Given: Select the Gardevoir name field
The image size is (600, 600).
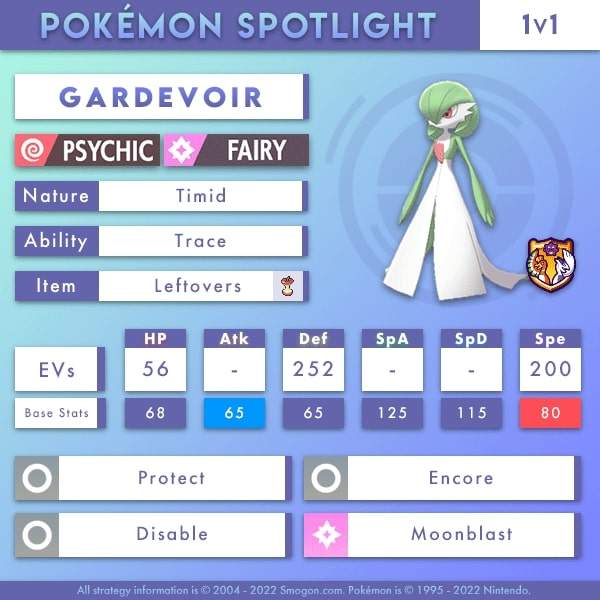Looking at the screenshot, I should (160, 97).
